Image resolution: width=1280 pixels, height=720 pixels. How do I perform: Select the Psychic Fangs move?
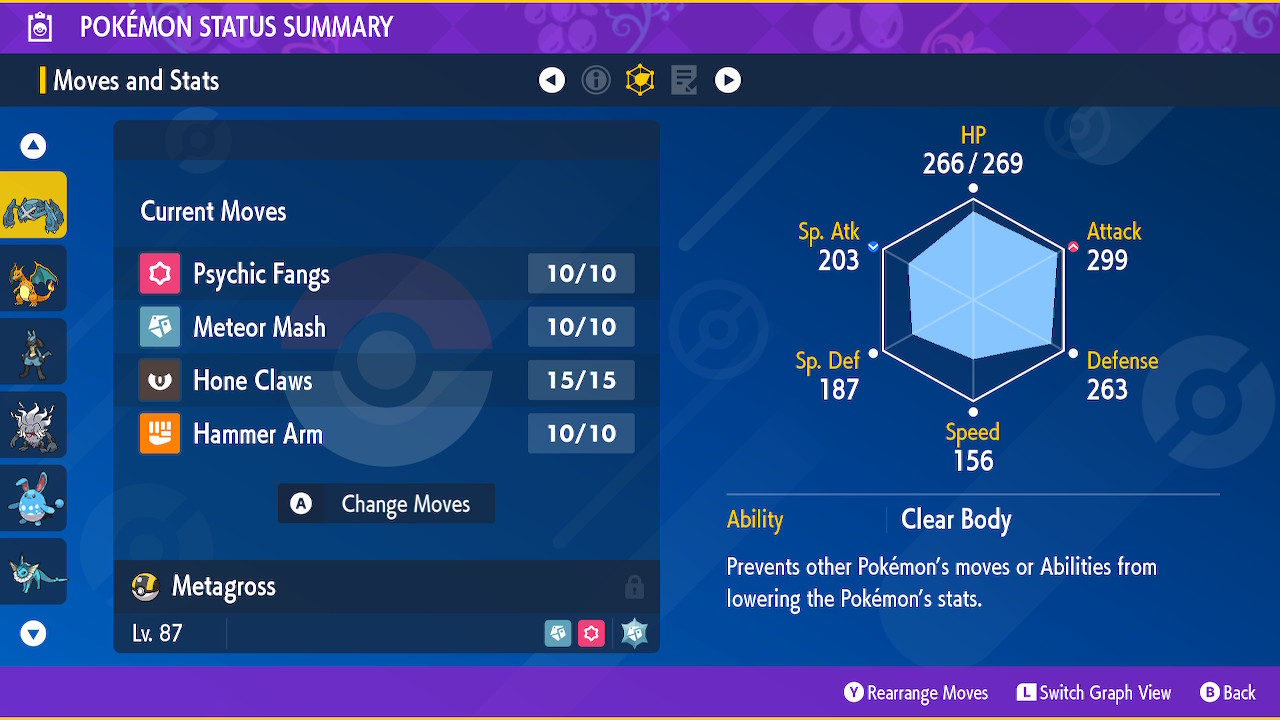386,274
